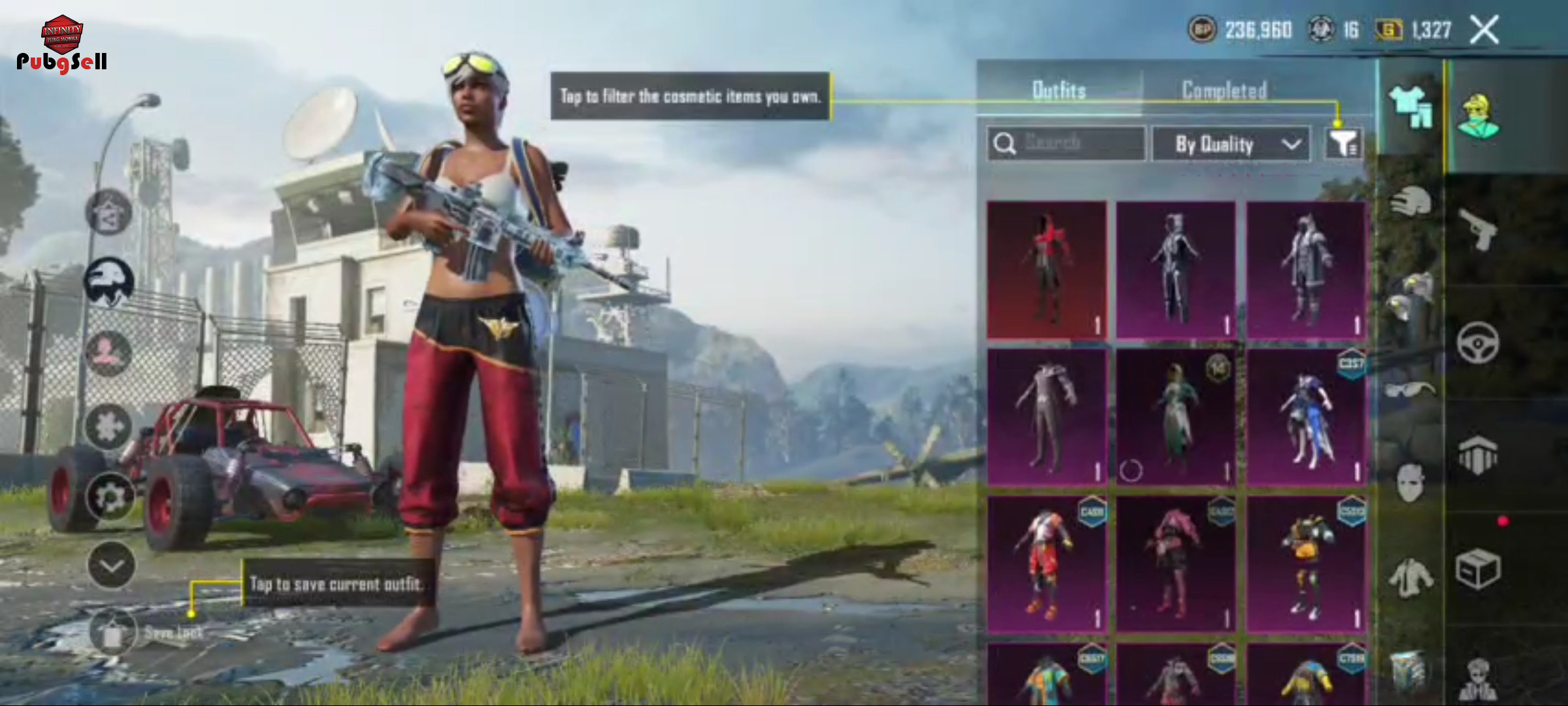Open the glasses accessory category
Screen dimensions: 1568x706
click(x=1411, y=390)
